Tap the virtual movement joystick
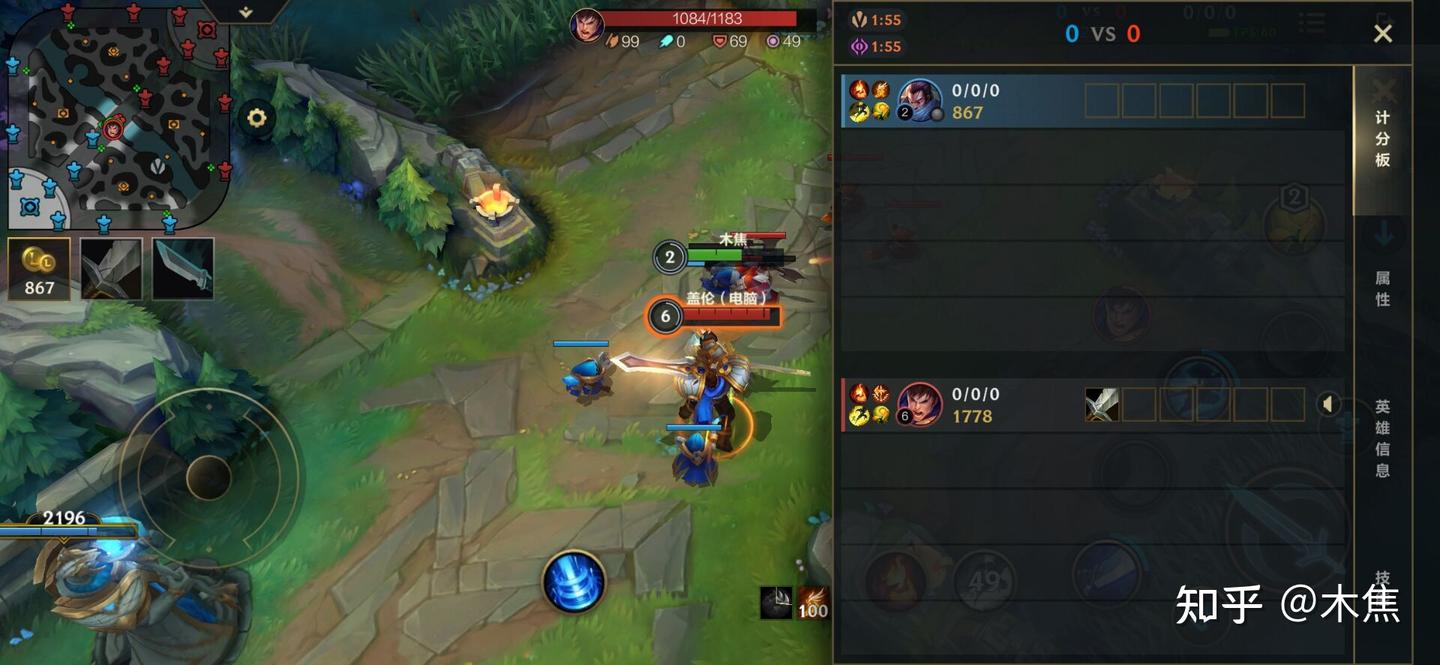 209,477
